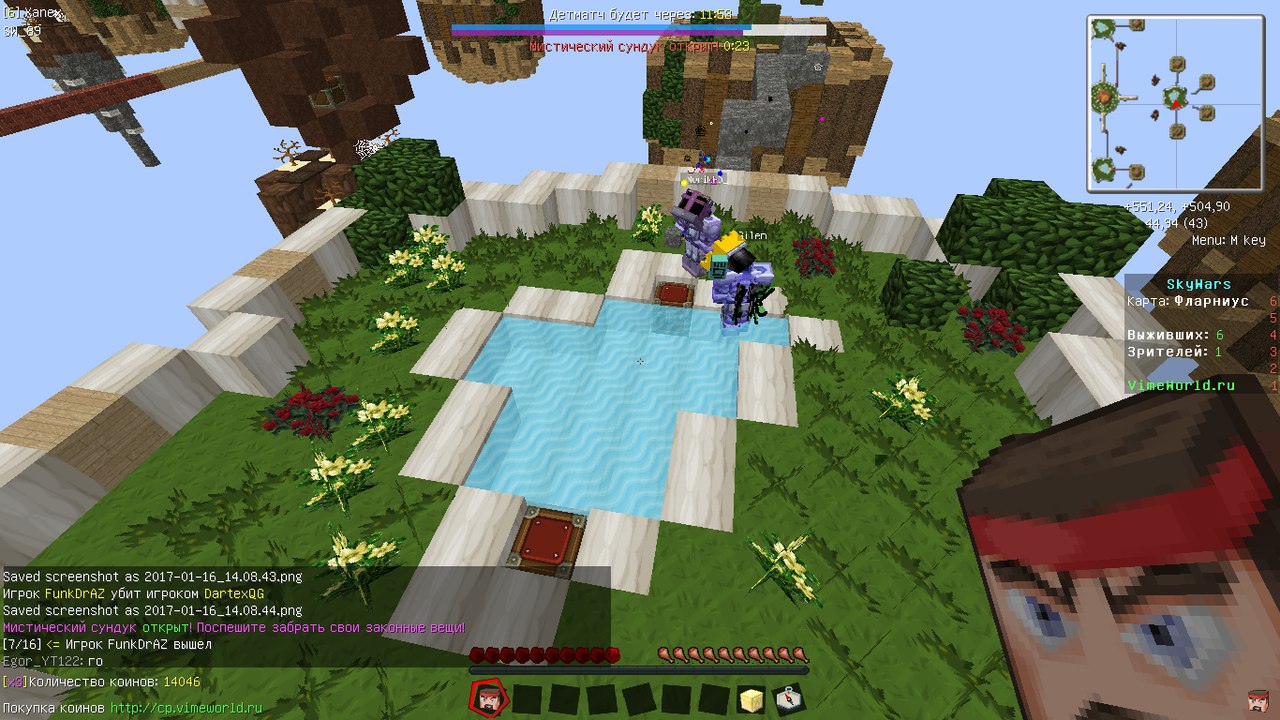Select the player head hotbar slot
The image size is (1280, 720).
pos(490,698)
